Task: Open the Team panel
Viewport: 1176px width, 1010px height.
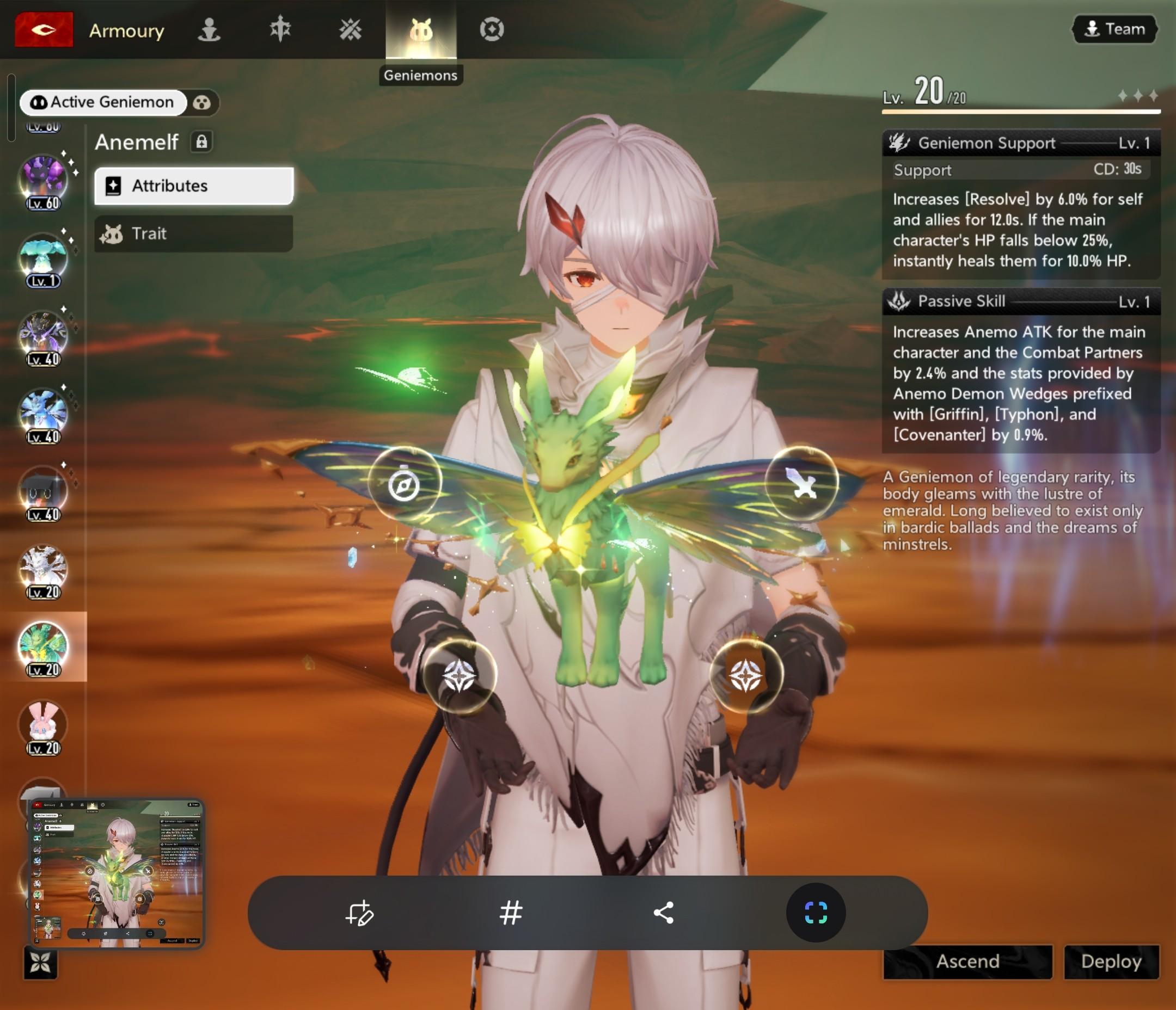Action: click(1114, 29)
